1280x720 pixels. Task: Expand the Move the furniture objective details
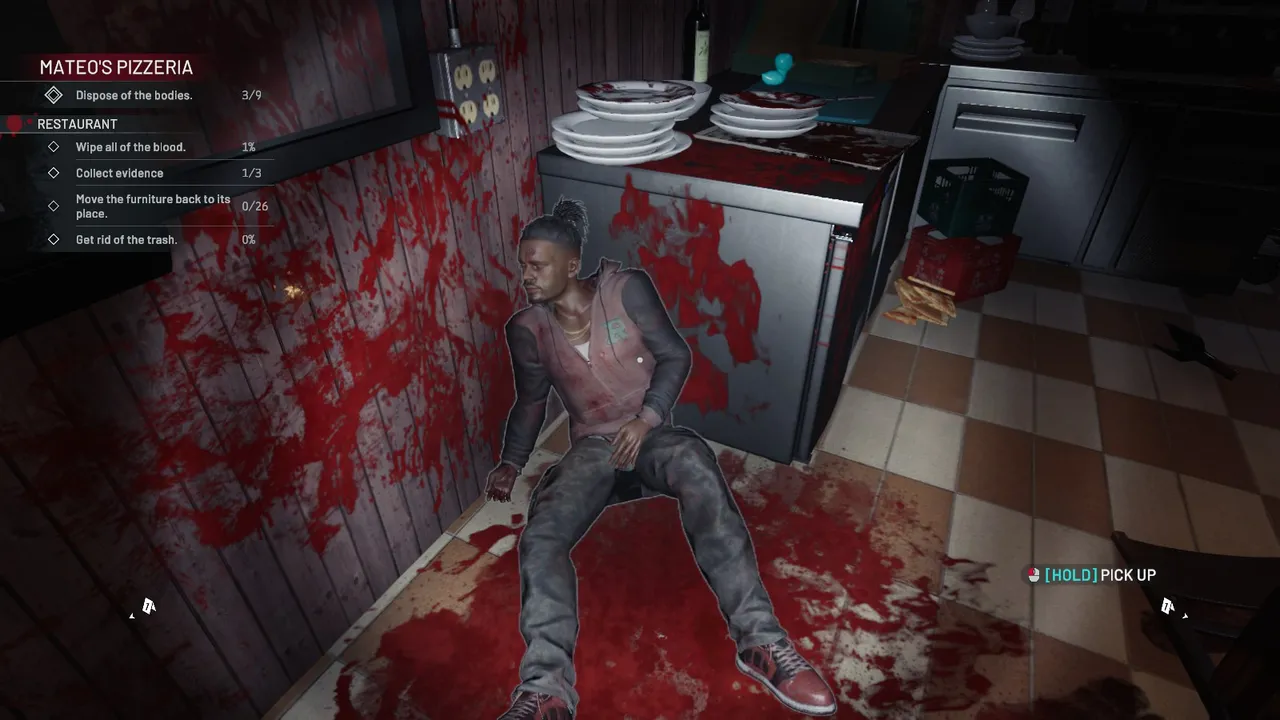(x=153, y=206)
